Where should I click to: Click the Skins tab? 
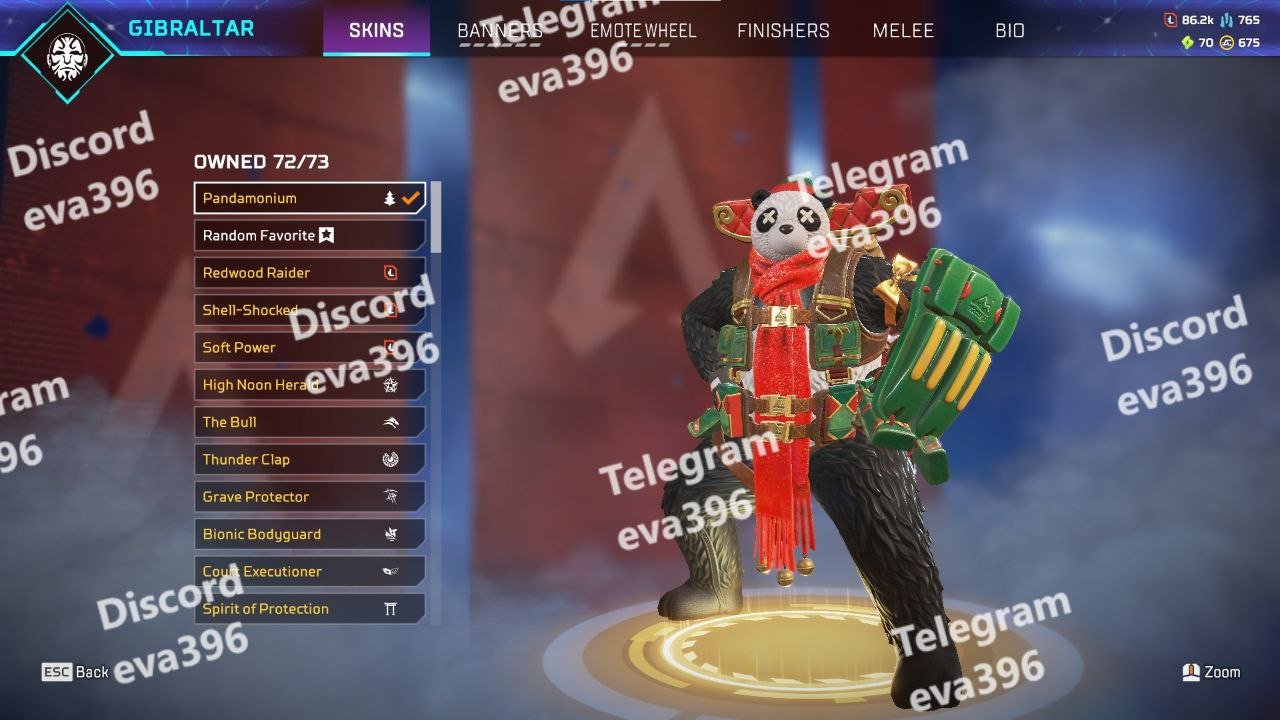pyautogui.click(x=377, y=31)
